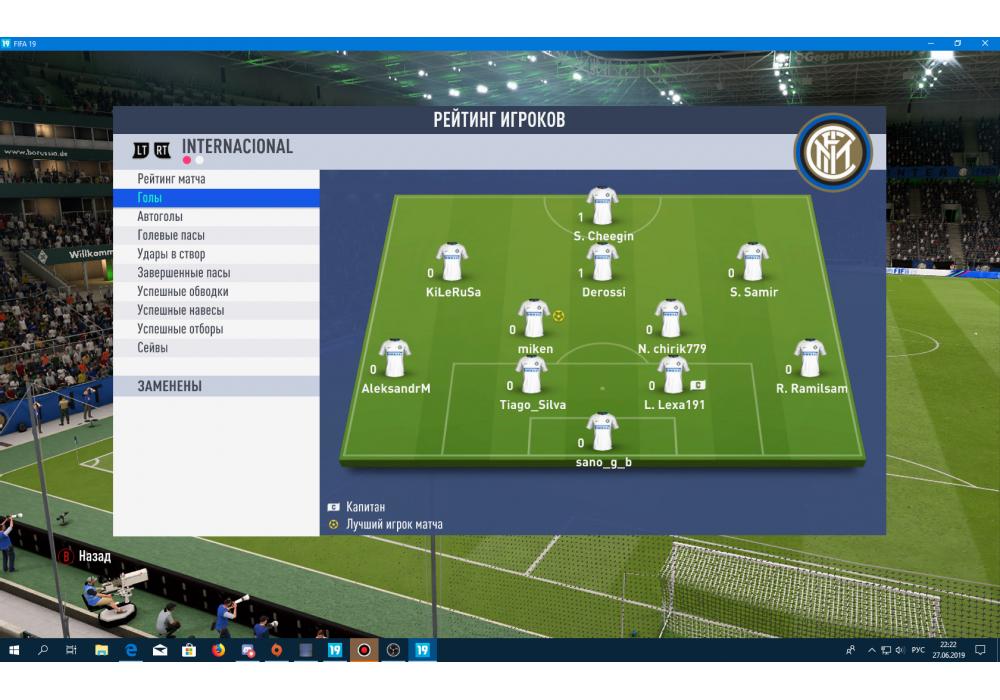
Task: Close the FIFA 19 window
Action: pos(985,44)
